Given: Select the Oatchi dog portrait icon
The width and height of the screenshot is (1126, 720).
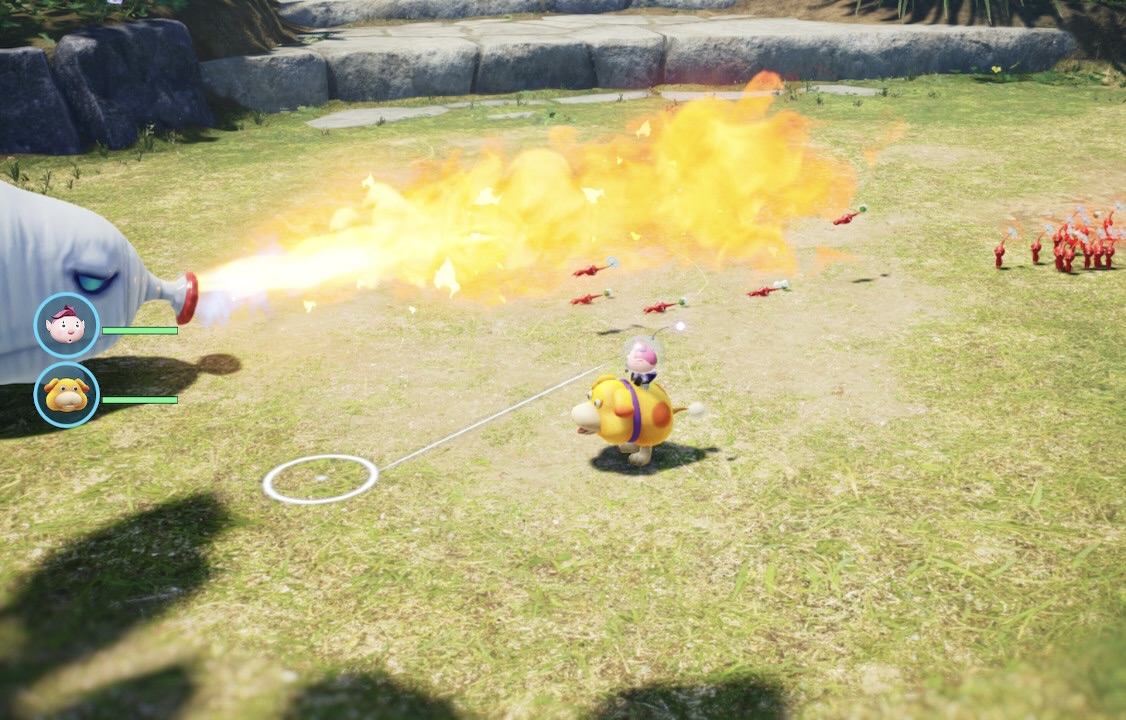Looking at the screenshot, I should [67, 395].
